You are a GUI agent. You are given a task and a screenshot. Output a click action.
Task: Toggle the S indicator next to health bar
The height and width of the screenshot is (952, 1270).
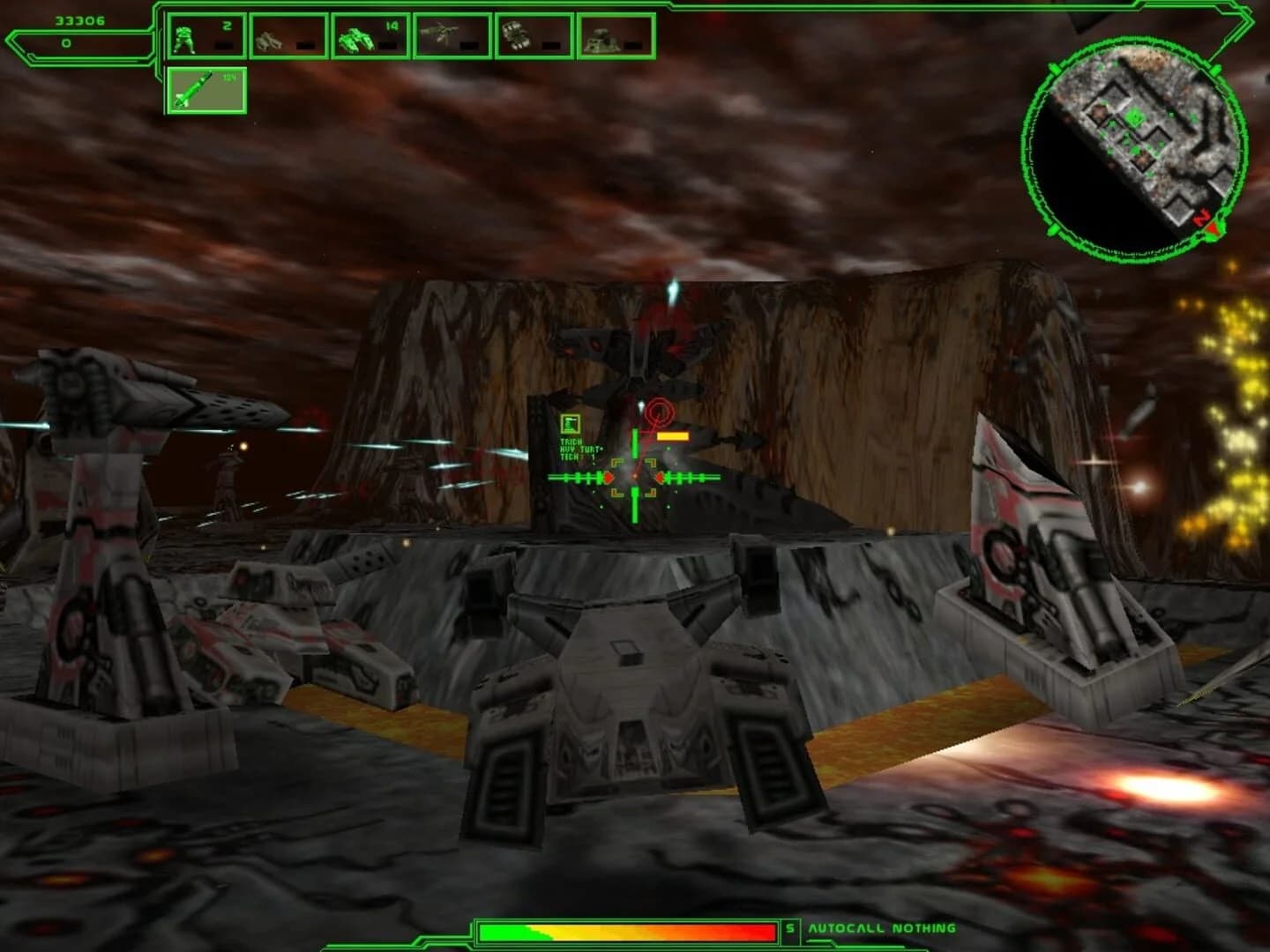(x=790, y=928)
